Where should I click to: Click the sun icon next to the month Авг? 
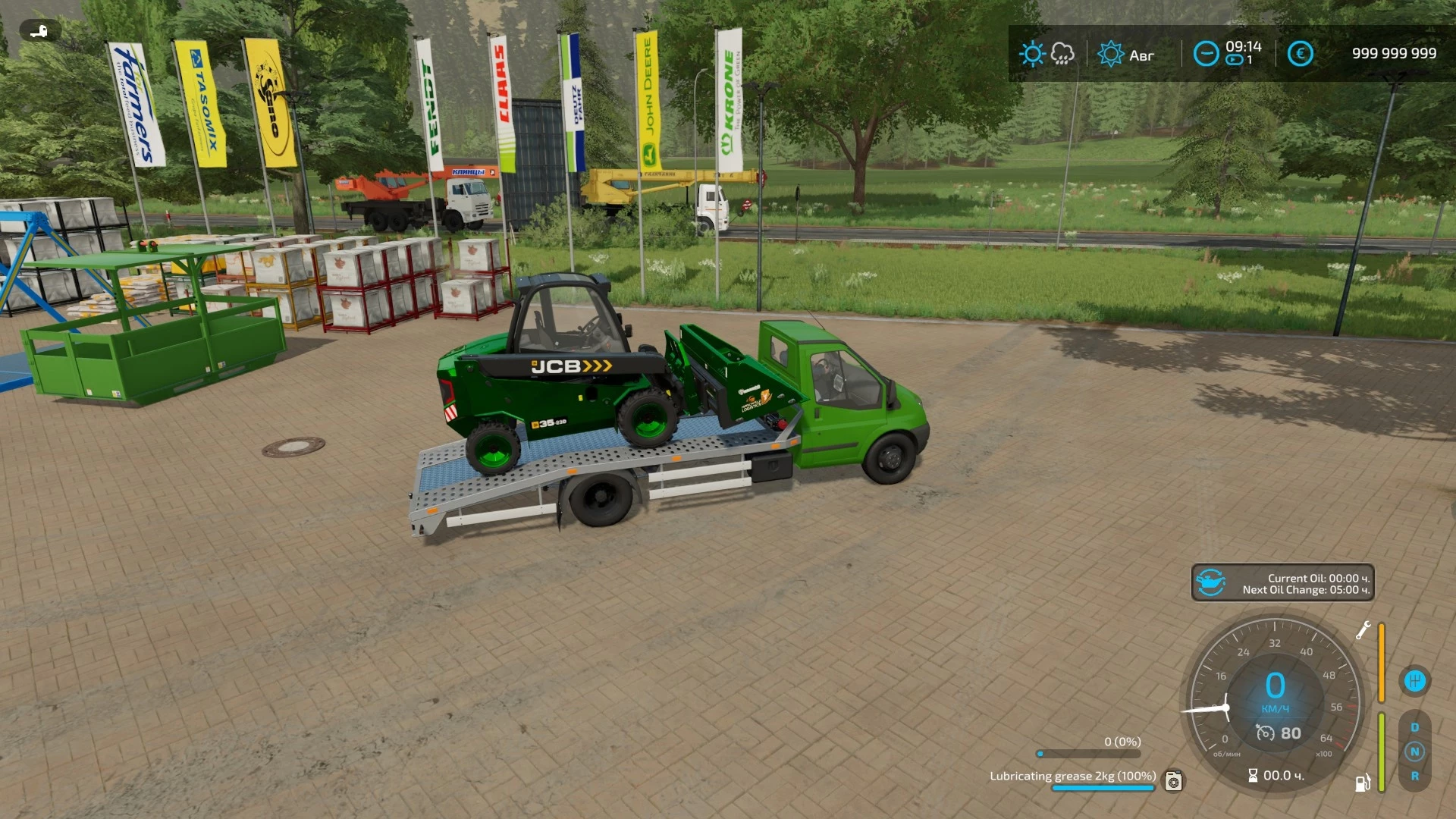coord(1112,53)
